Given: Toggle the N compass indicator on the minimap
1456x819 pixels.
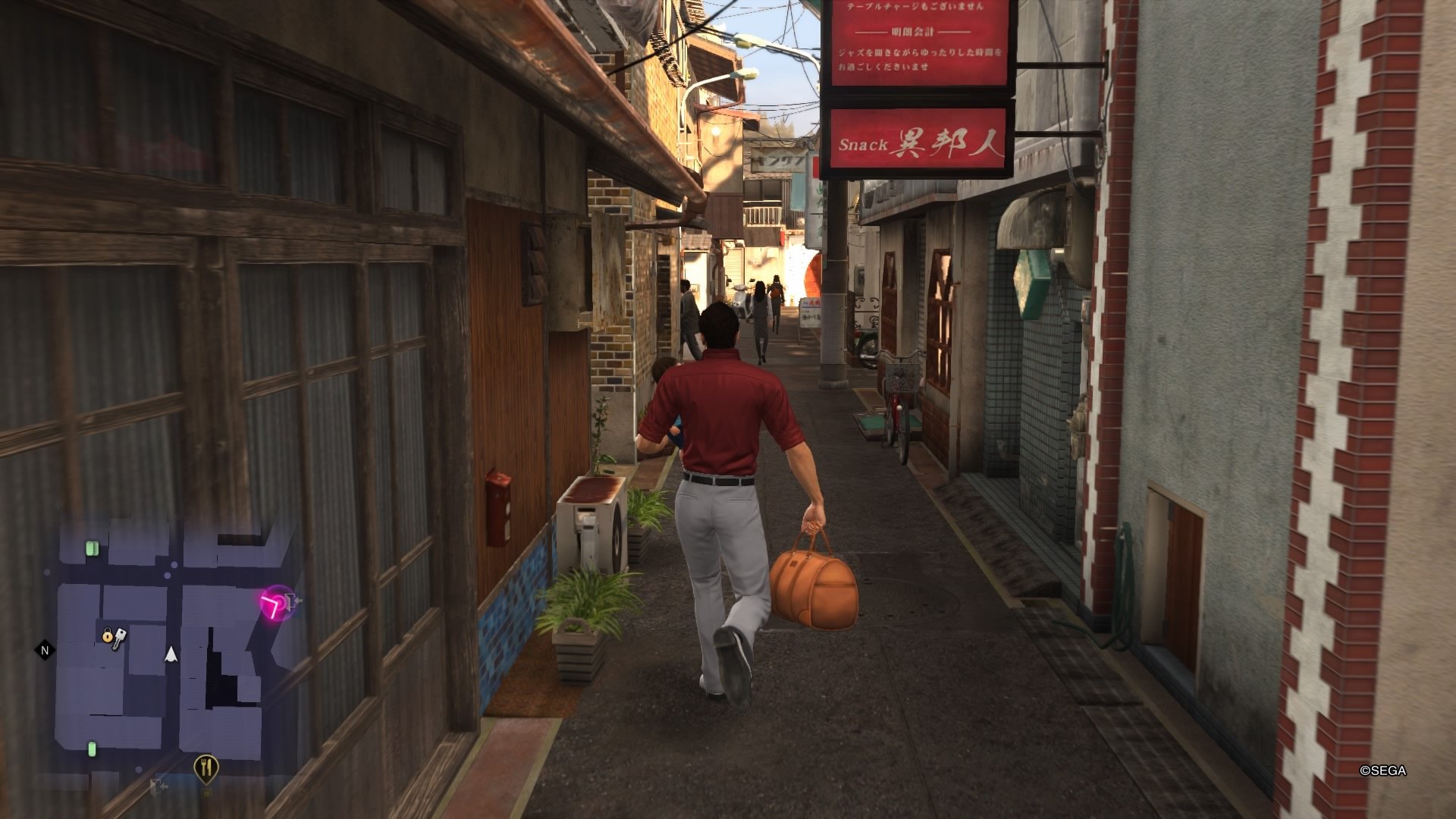Looking at the screenshot, I should tap(43, 650).
